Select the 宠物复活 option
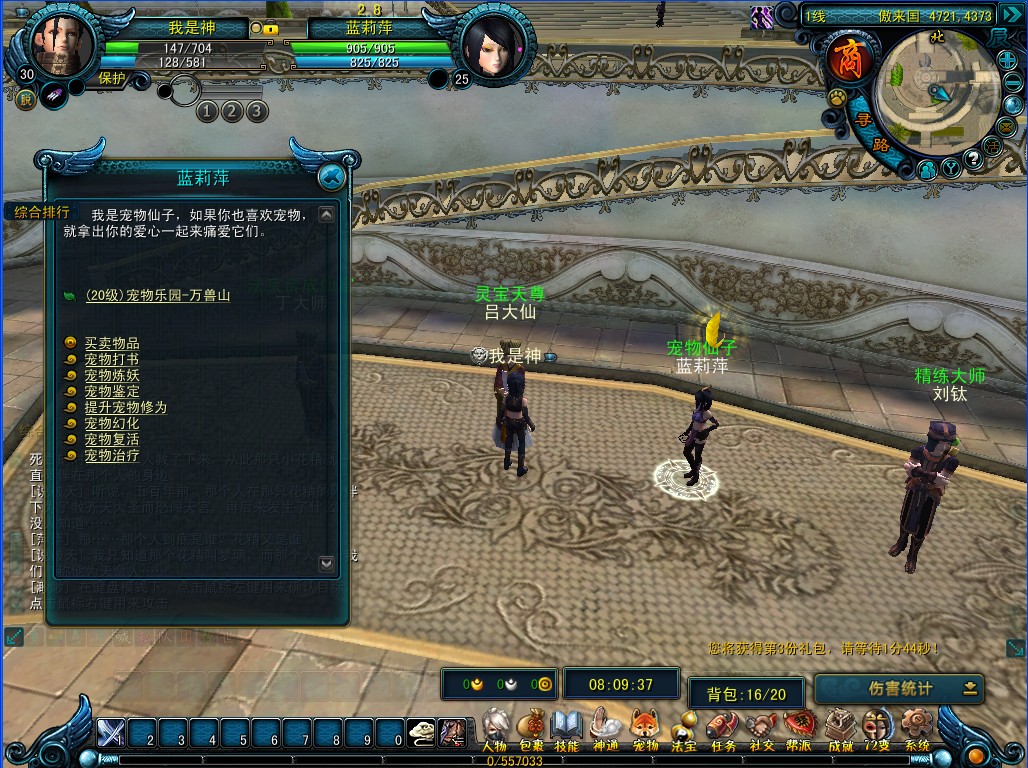Image resolution: width=1028 pixels, height=768 pixels. coord(111,439)
